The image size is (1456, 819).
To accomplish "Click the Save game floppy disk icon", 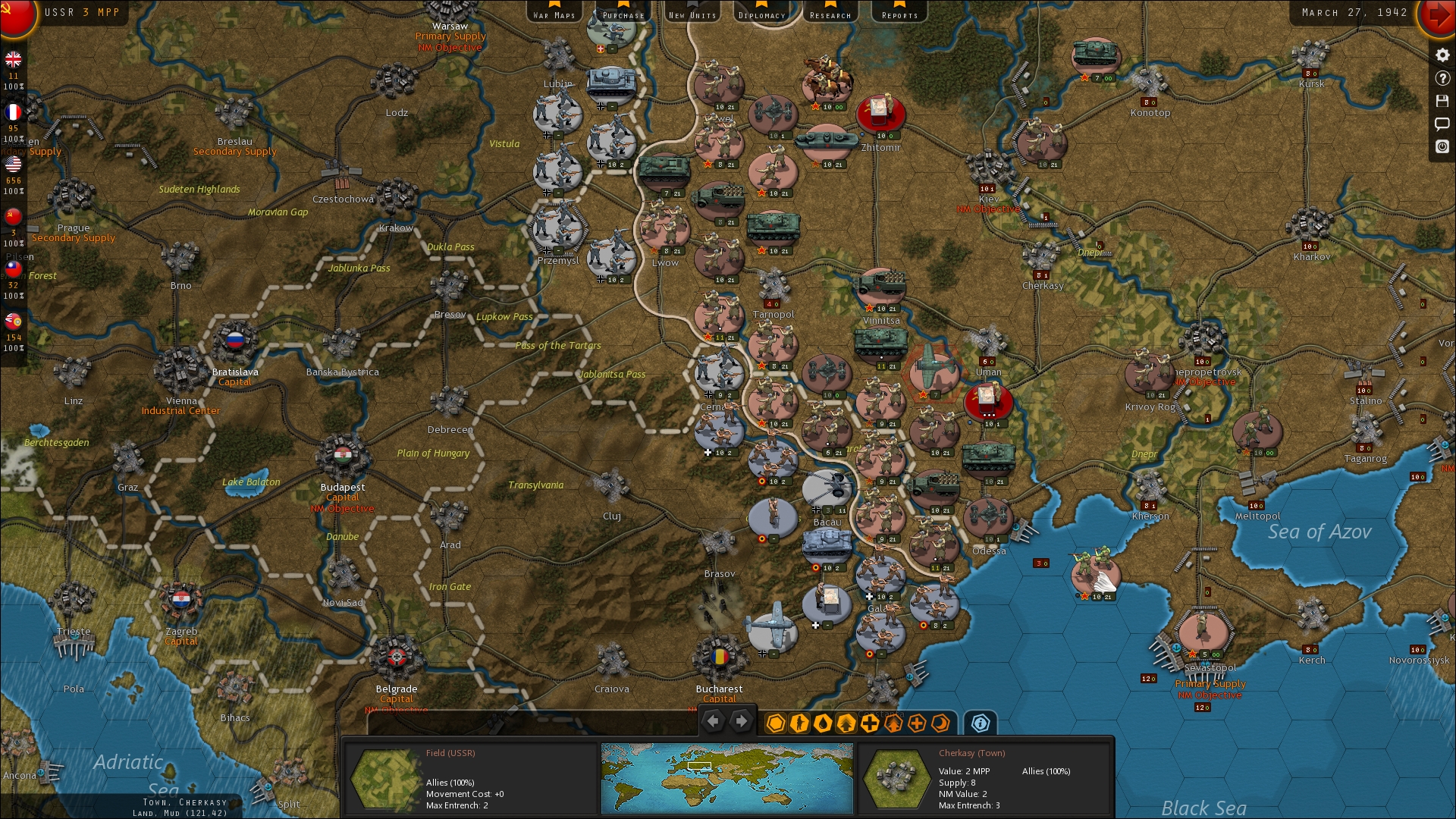I will pos(1443,101).
